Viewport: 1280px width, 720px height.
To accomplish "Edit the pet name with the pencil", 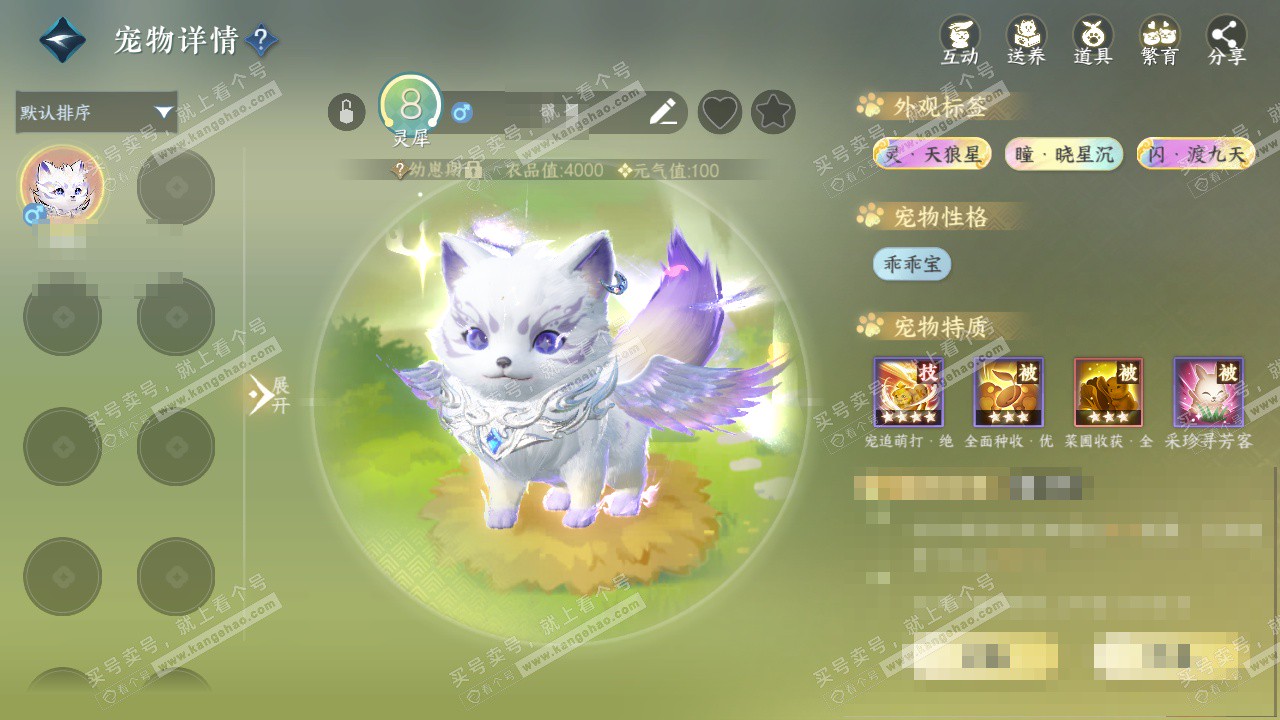I will click(x=662, y=112).
